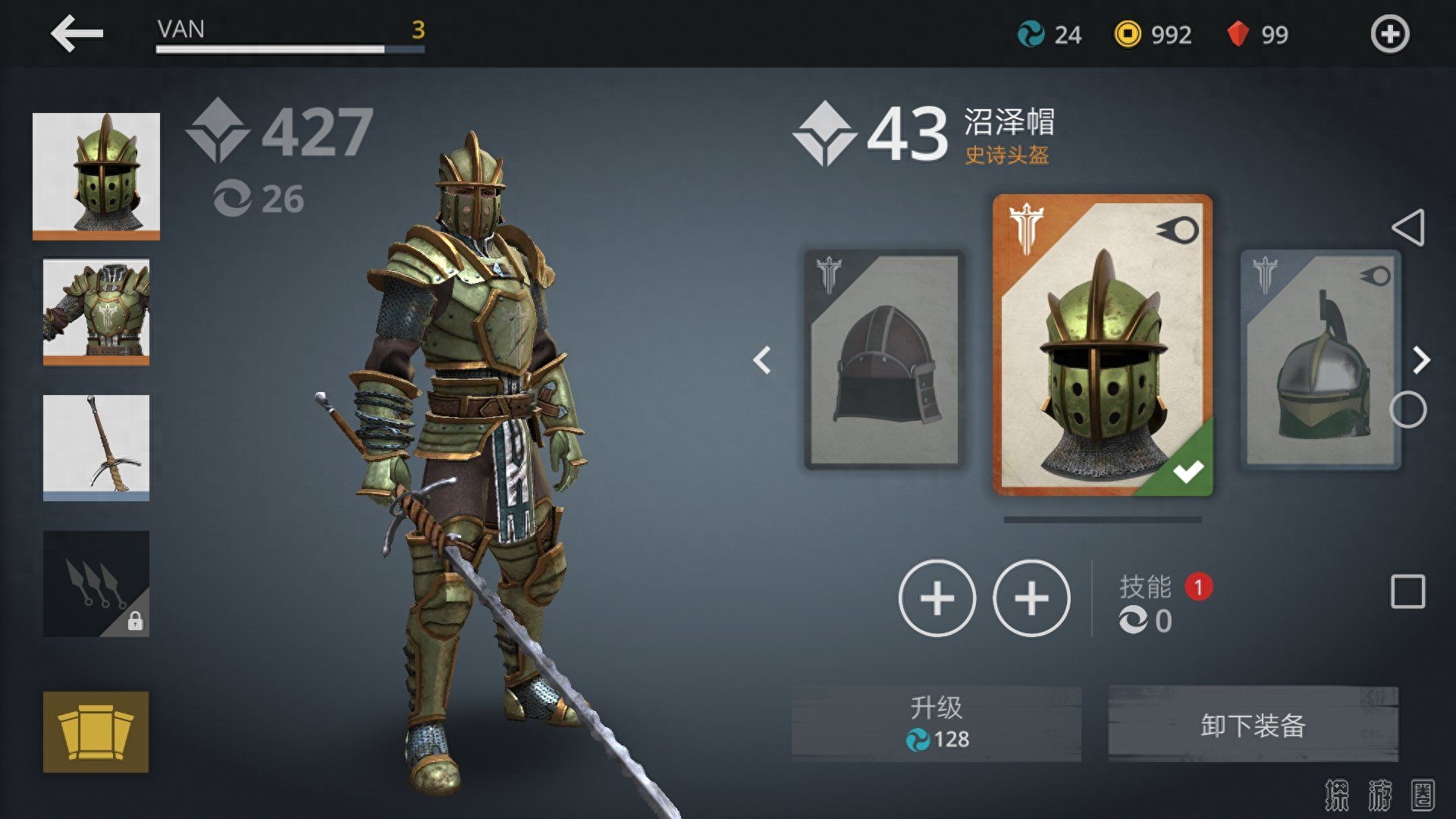The width and height of the screenshot is (1456, 819).
Task: Show next helmet with right chevron
Action: [1421, 360]
